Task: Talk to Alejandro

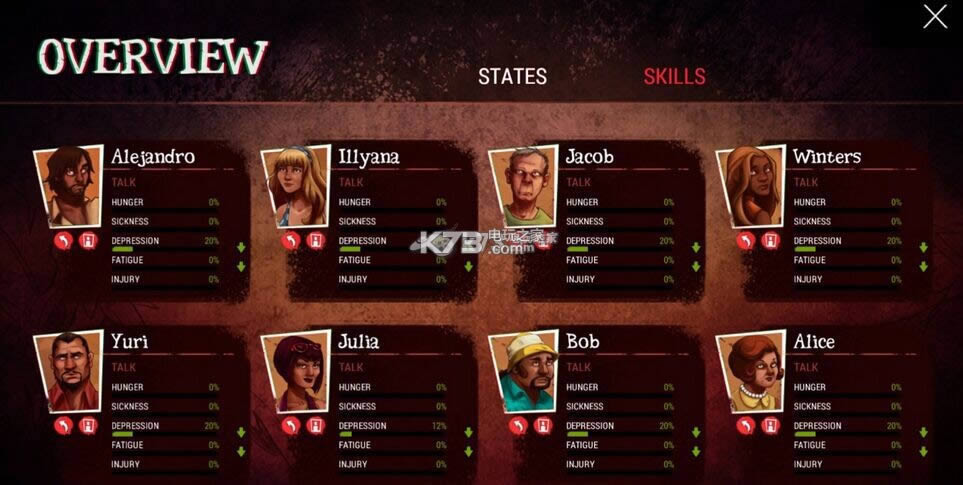Action: tap(125, 182)
